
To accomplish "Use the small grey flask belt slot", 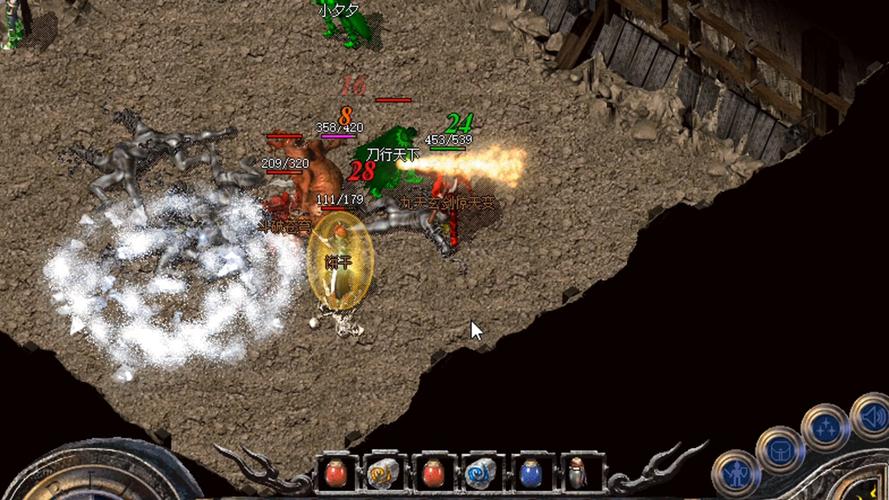I will (577, 473).
